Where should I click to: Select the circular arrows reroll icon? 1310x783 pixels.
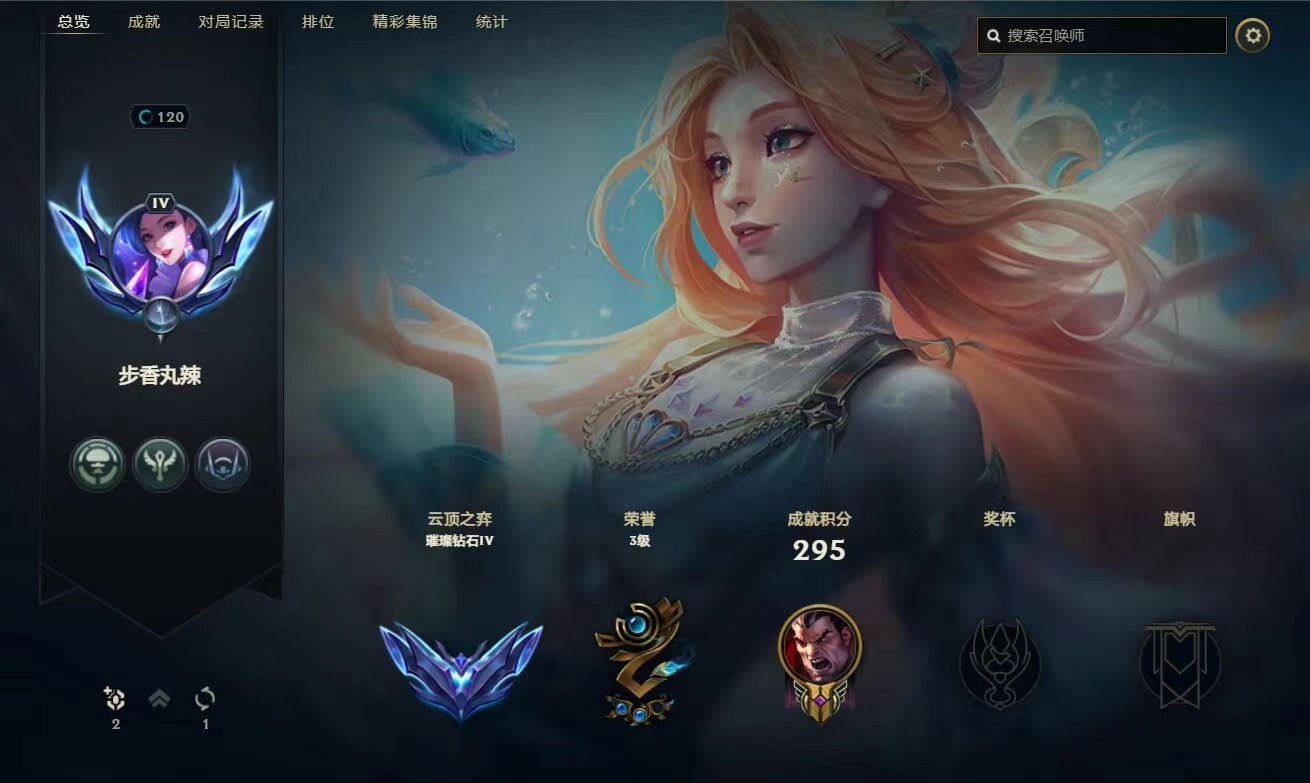(x=205, y=699)
